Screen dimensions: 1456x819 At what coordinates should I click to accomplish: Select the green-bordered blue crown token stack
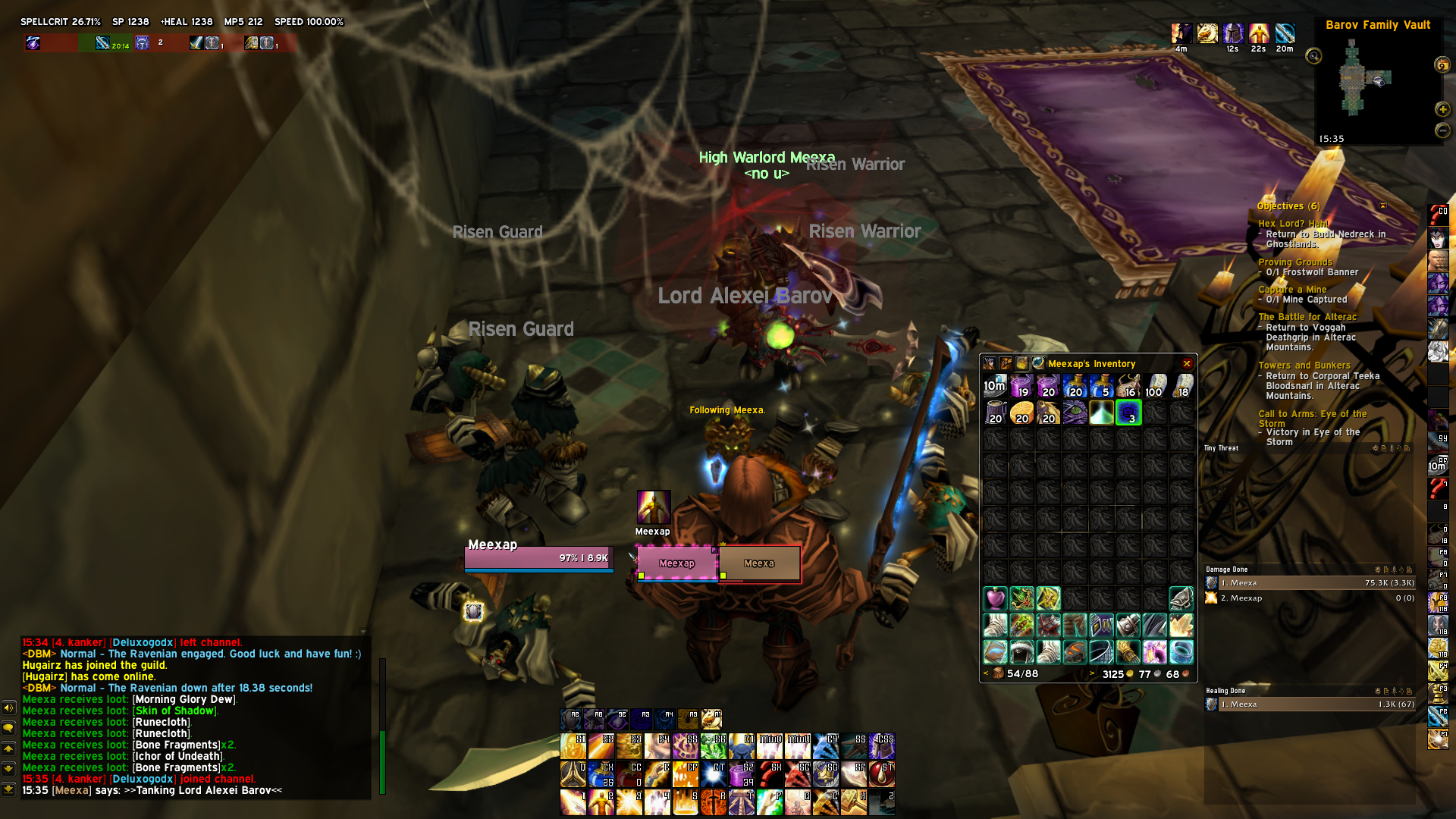point(1128,413)
